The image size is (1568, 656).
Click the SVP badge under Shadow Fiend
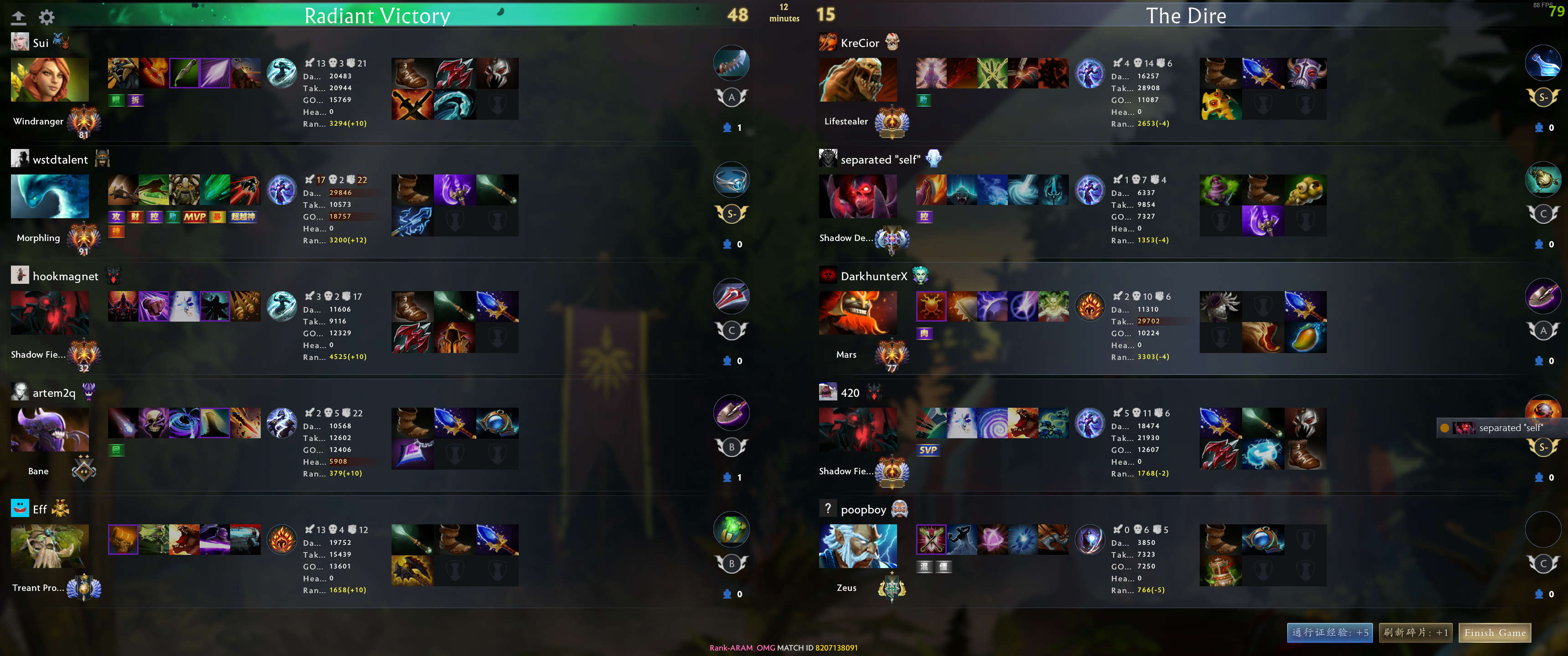928,450
